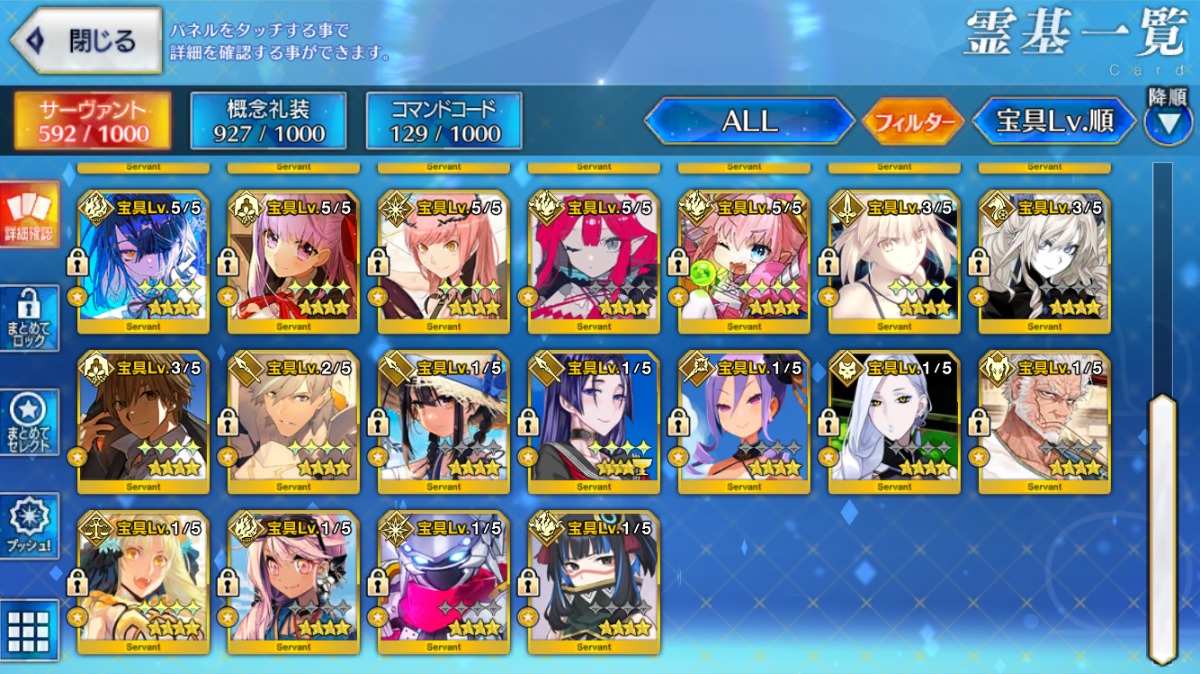The width and height of the screenshot is (1200, 674).
Task: Select the white-bearded old man servant card
Action: [x=1044, y=421]
